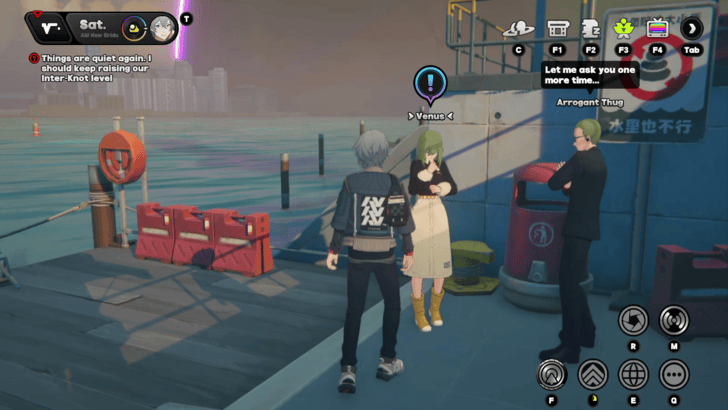This screenshot has height=410, width=728.
Task: Click the radio signal wave icon
Action: click(674, 320)
